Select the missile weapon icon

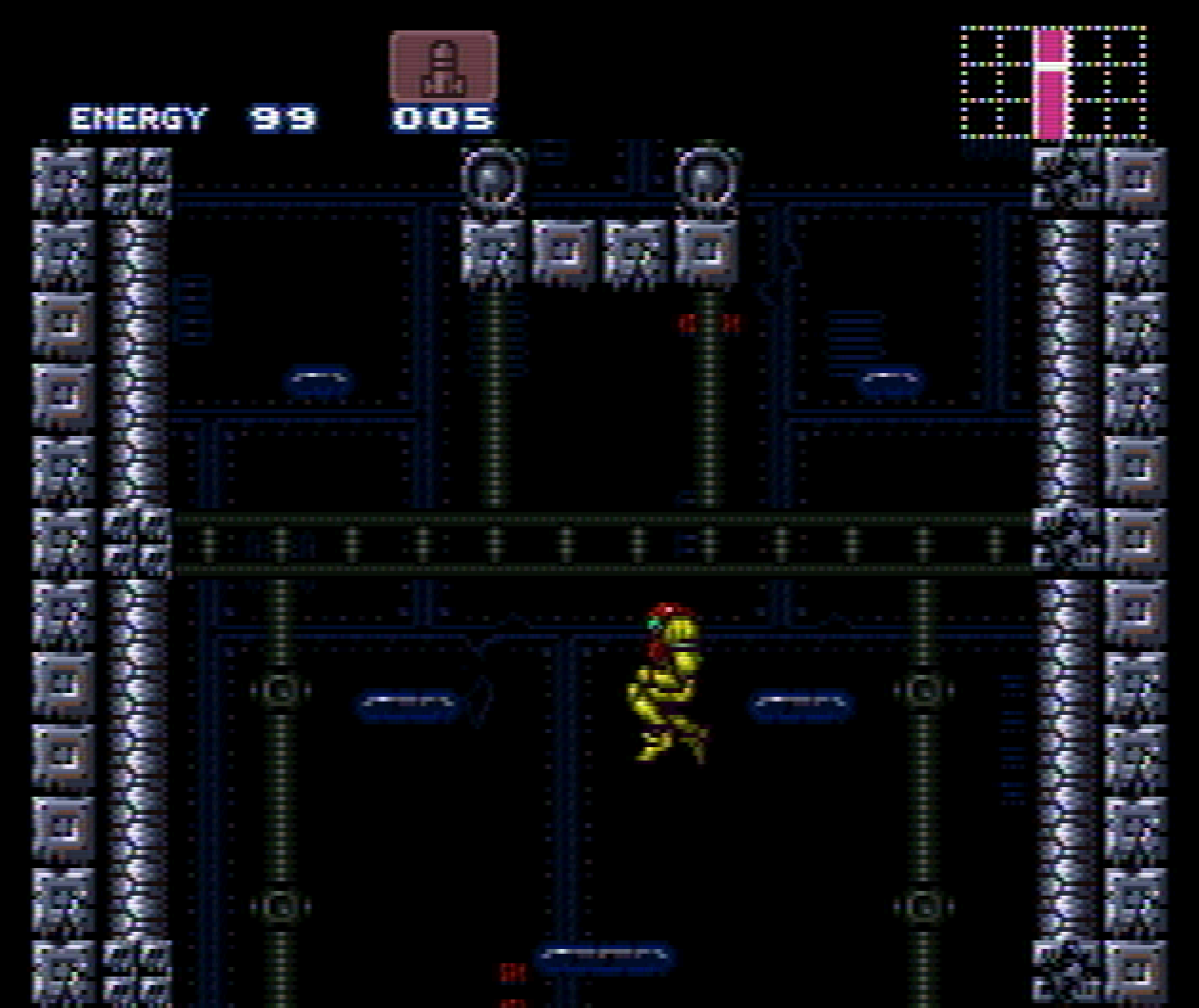point(442,67)
